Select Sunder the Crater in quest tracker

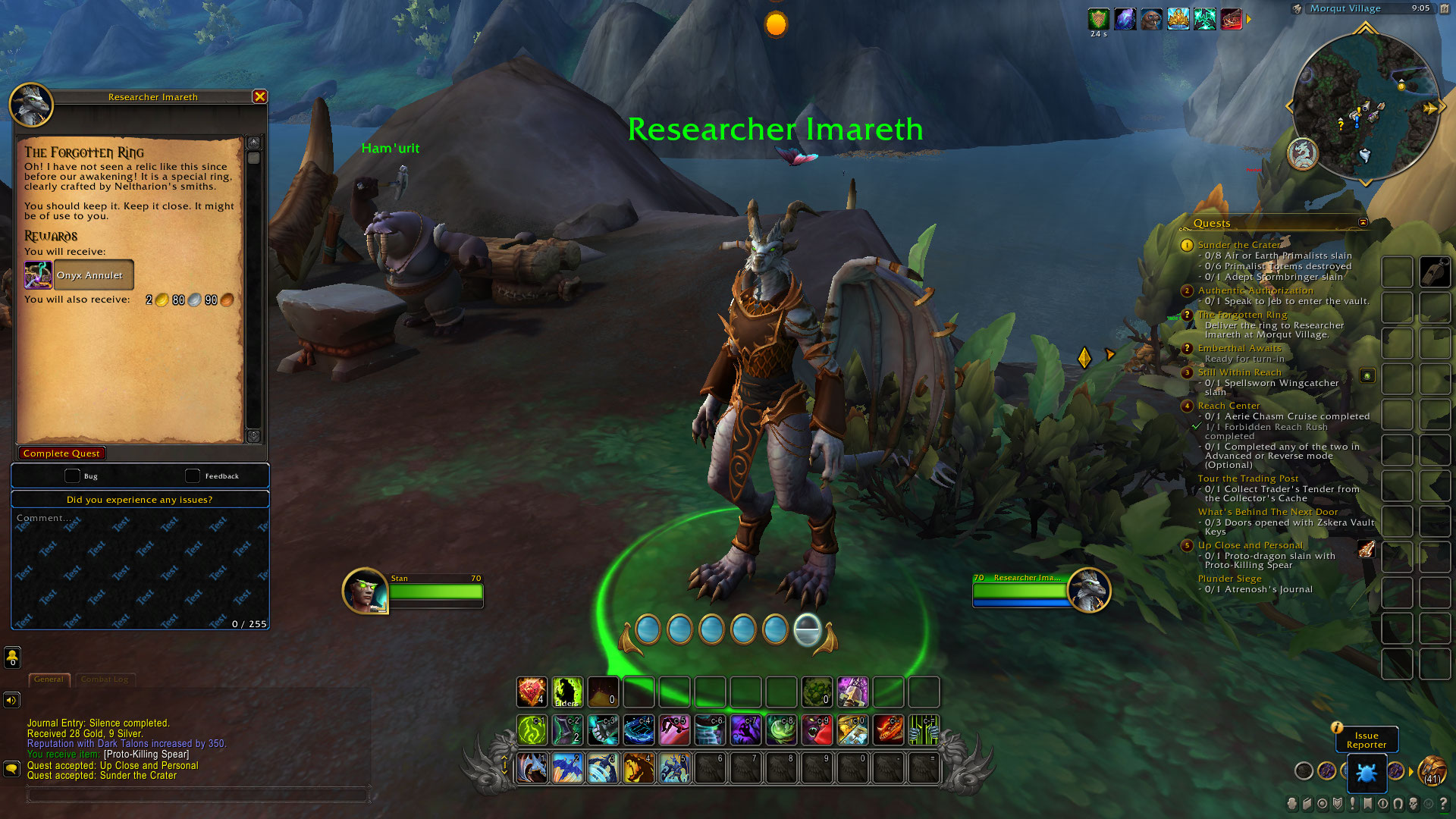pos(1239,245)
